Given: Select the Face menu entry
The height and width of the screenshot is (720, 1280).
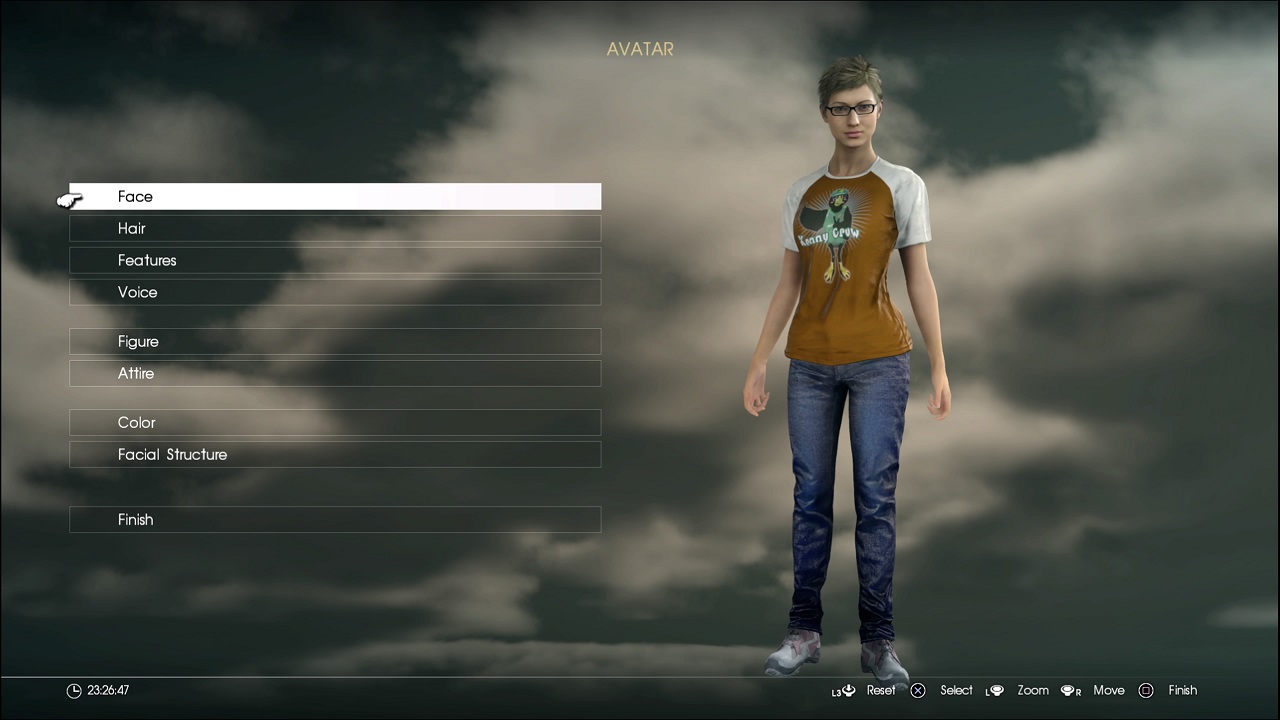Looking at the screenshot, I should click(x=335, y=197).
